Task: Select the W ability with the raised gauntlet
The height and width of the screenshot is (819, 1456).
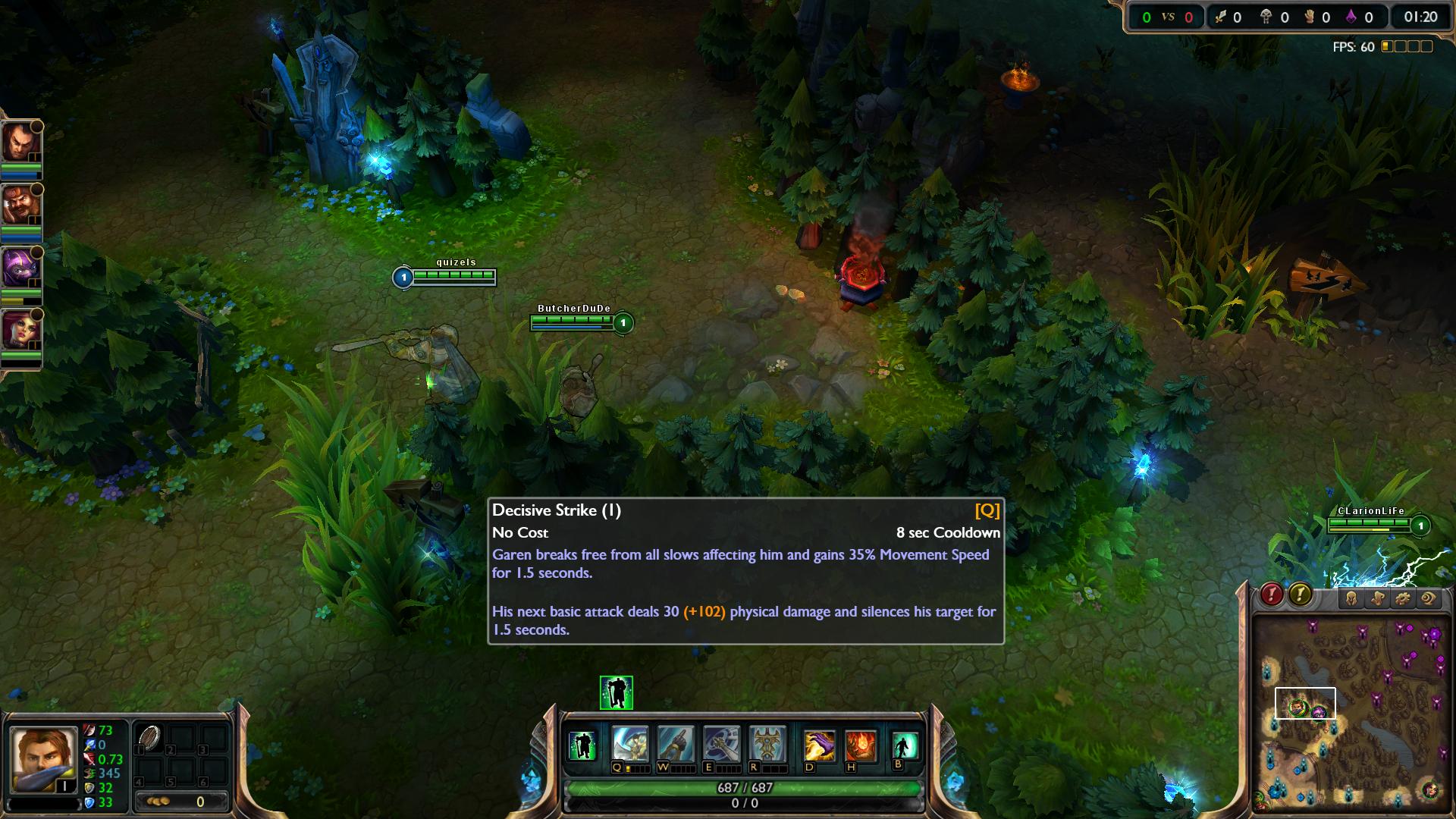Action: [x=676, y=745]
